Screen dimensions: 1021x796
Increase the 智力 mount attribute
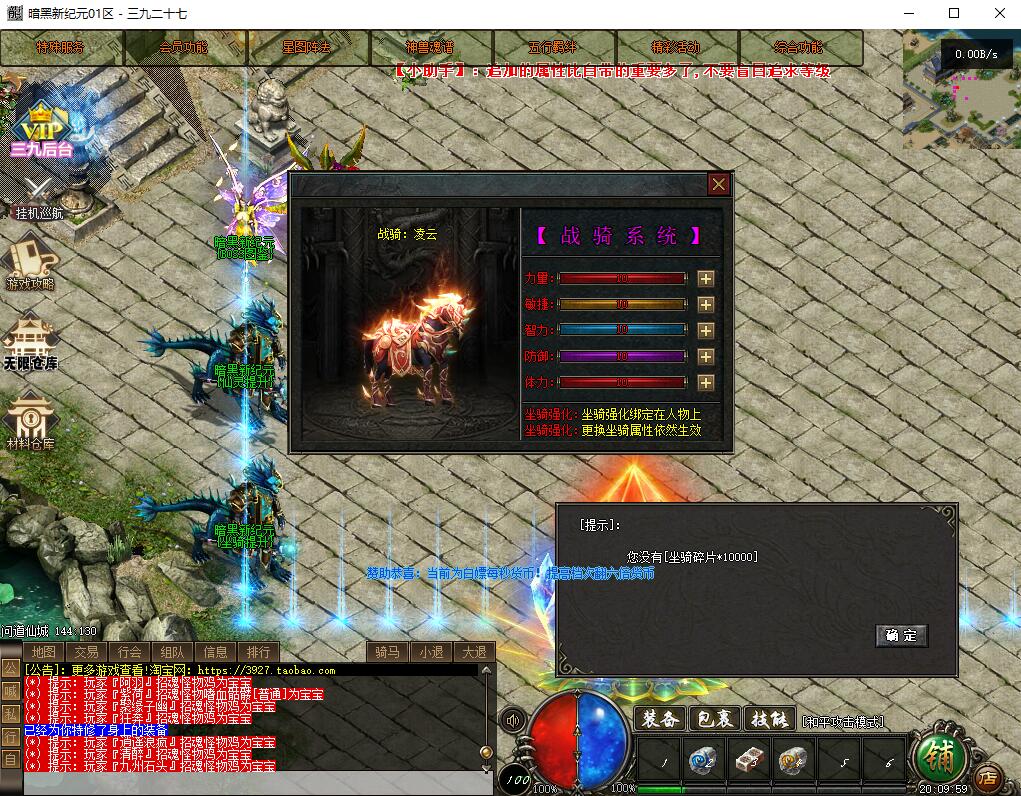click(706, 331)
